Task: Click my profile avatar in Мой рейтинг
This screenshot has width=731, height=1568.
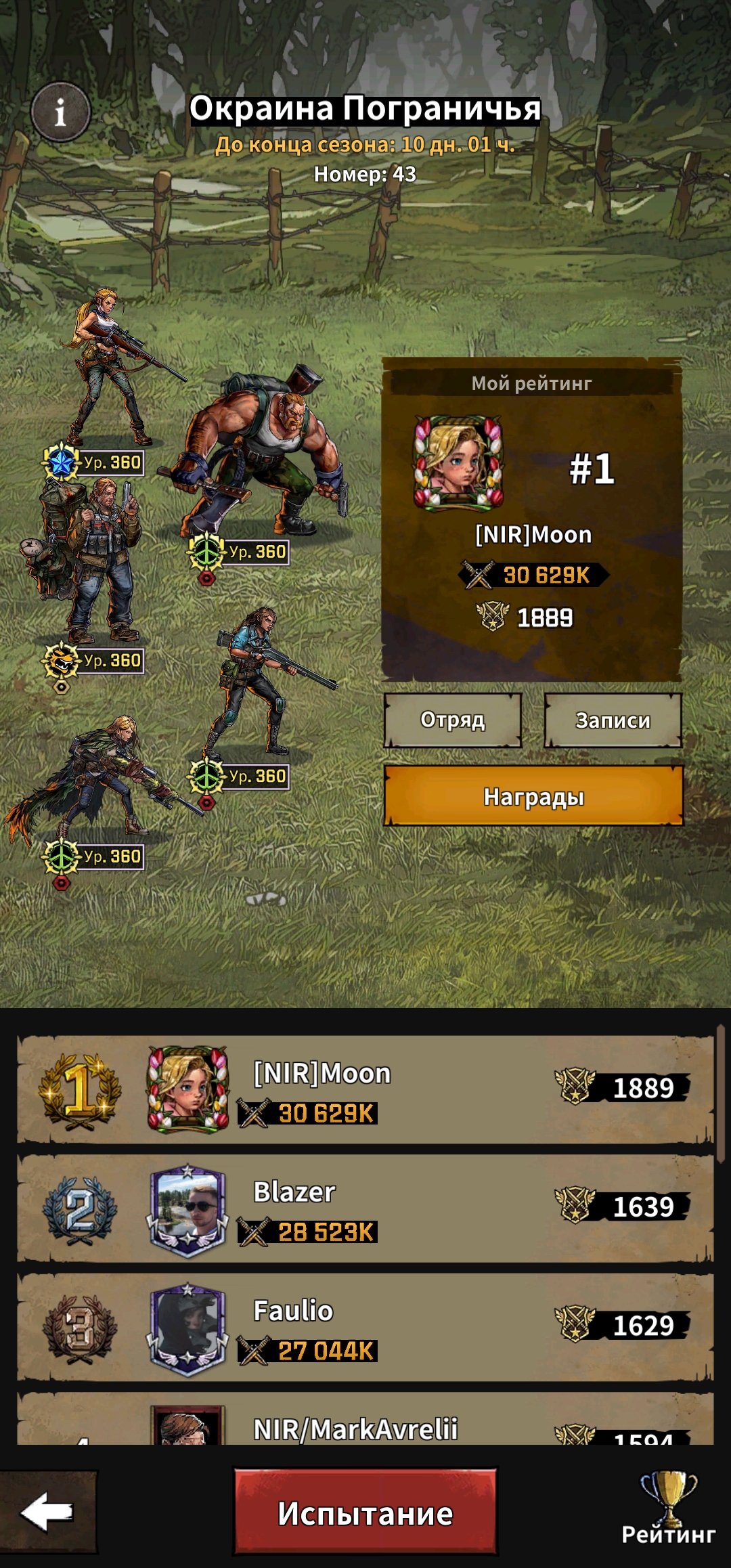Action: pyautogui.click(x=458, y=462)
